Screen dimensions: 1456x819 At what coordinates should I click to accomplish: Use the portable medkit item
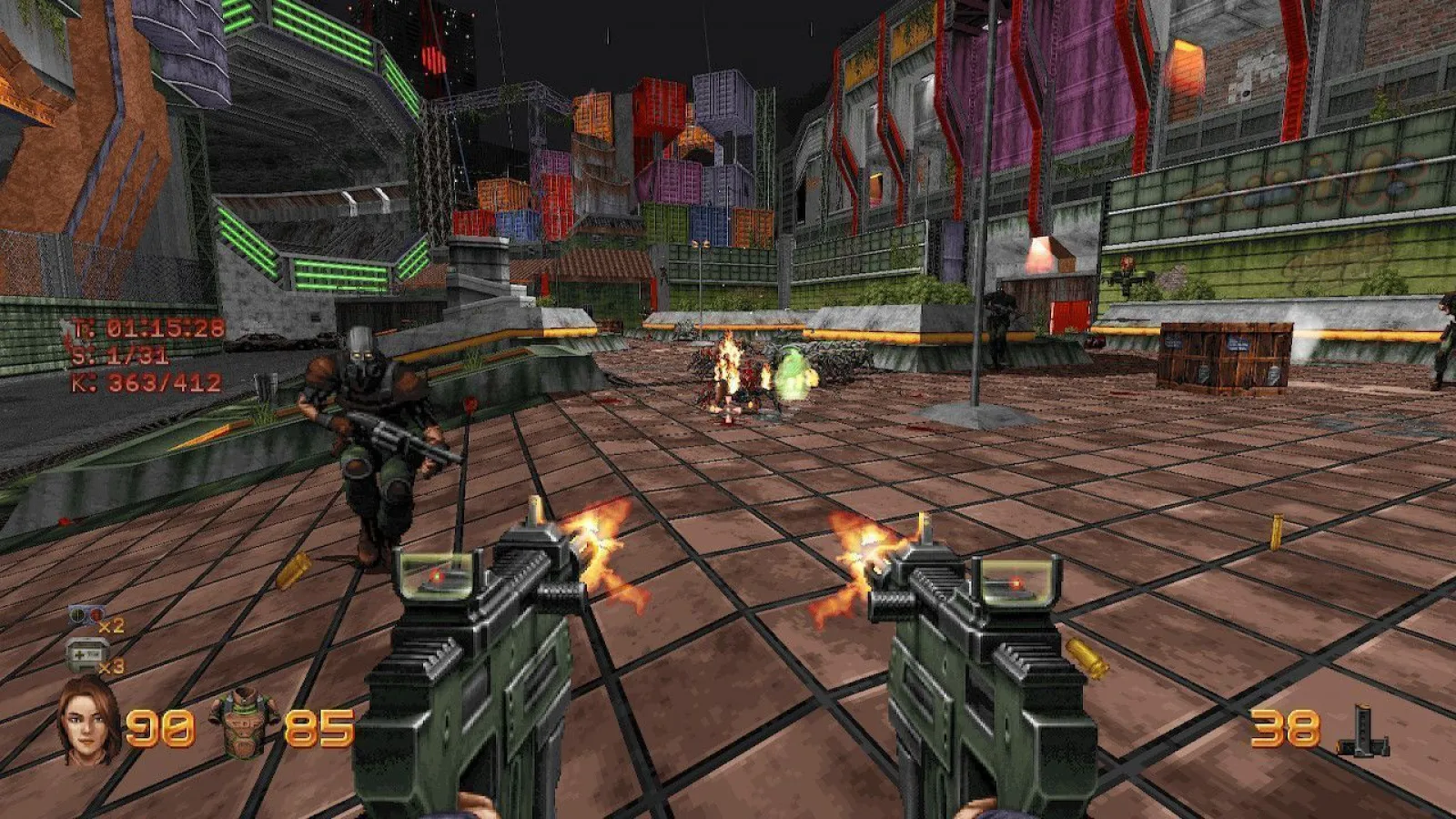pyautogui.click(x=86, y=655)
